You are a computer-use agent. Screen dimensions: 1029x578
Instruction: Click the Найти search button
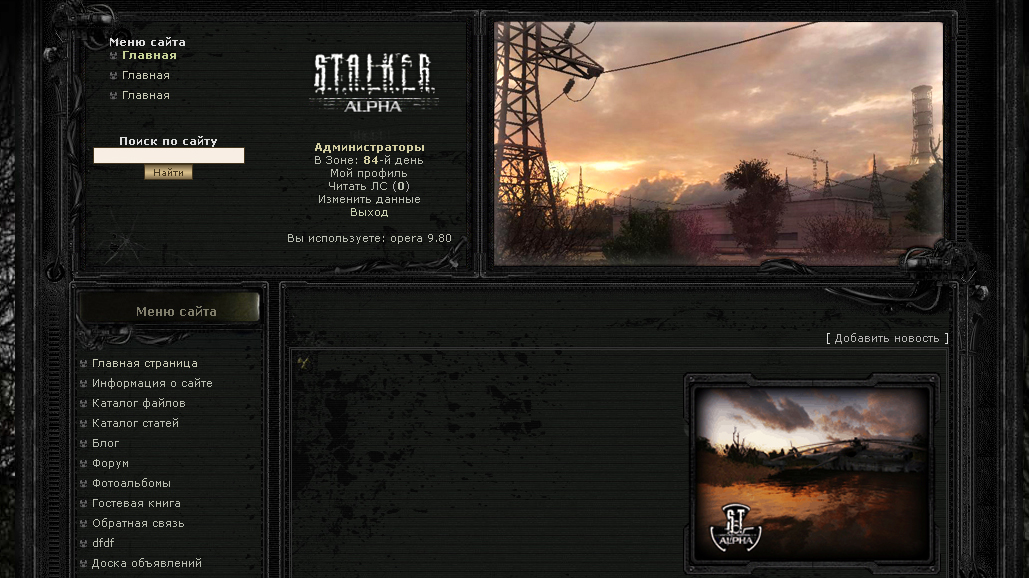pos(168,173)
